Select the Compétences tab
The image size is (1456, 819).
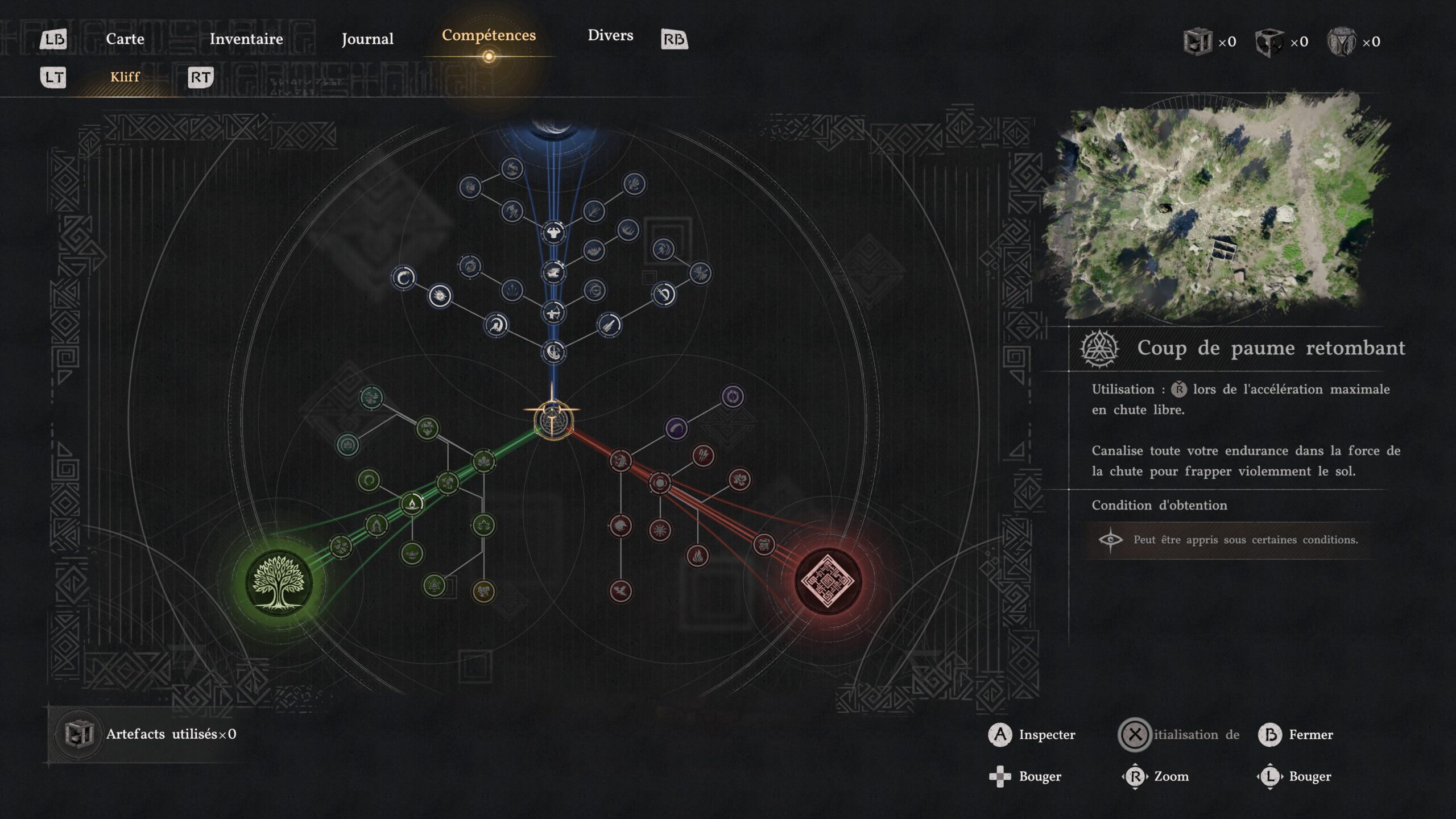(489, 35)
